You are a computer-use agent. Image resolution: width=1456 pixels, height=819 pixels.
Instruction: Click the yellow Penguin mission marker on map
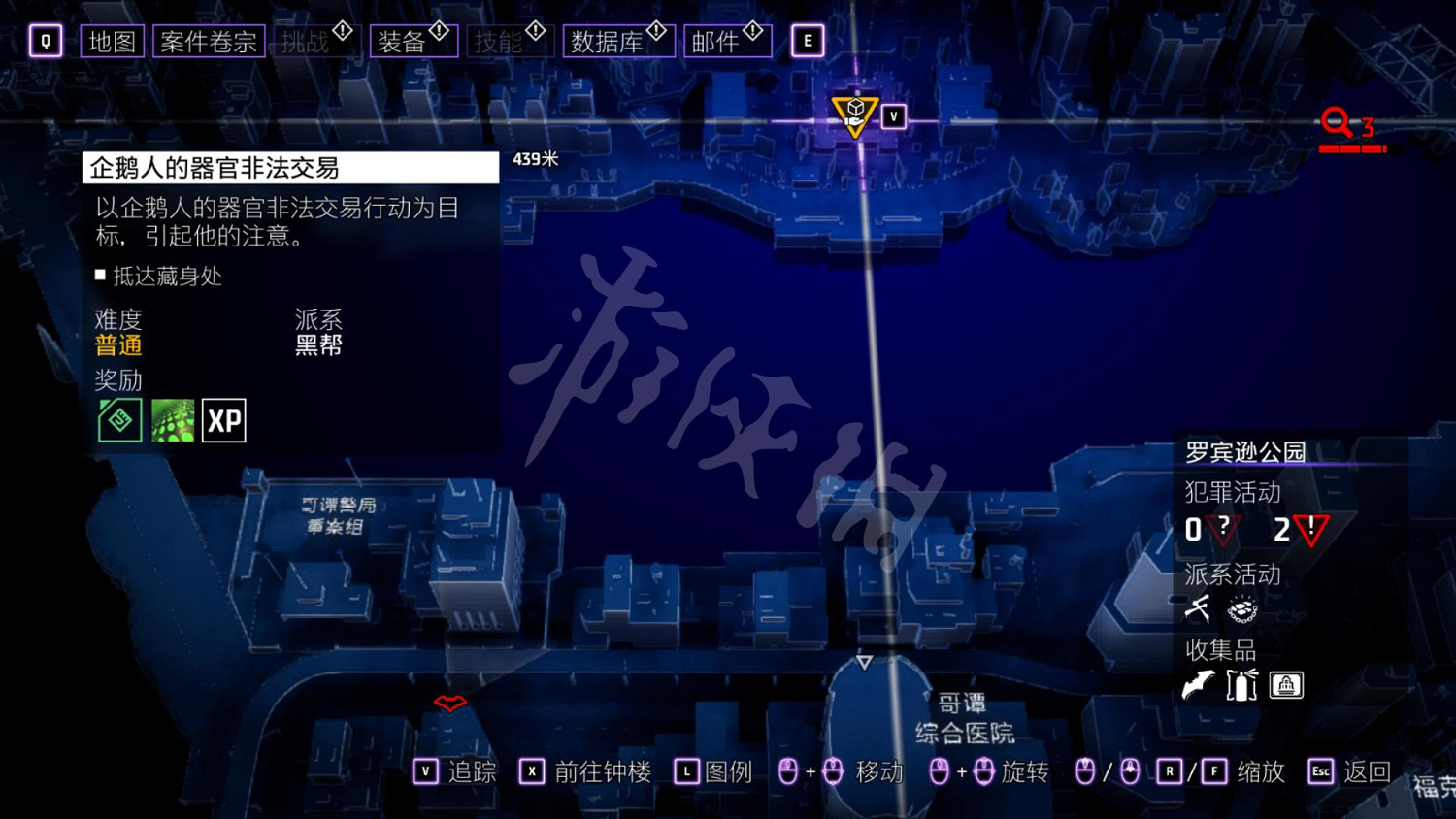853,112
